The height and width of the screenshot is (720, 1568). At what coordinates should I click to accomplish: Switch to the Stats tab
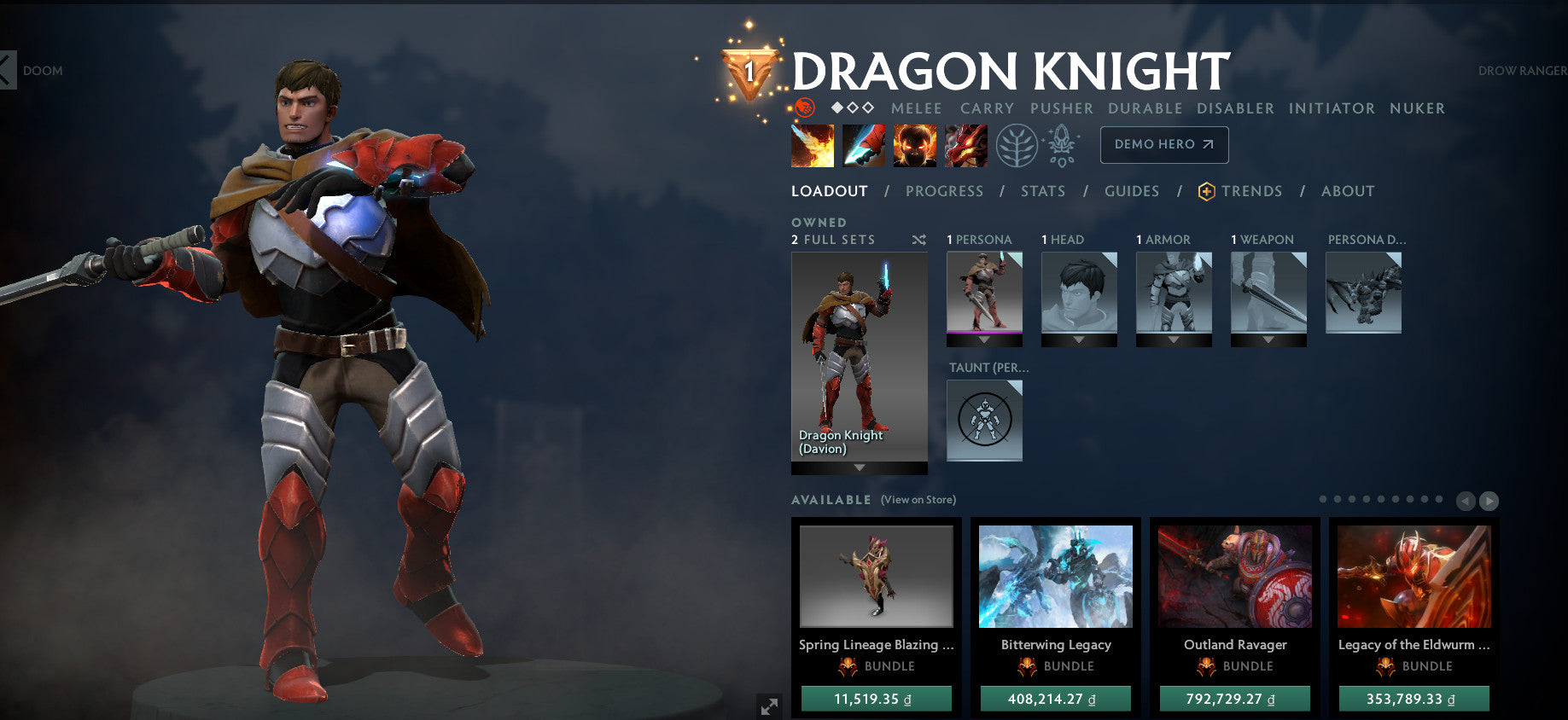(1042, 191)
